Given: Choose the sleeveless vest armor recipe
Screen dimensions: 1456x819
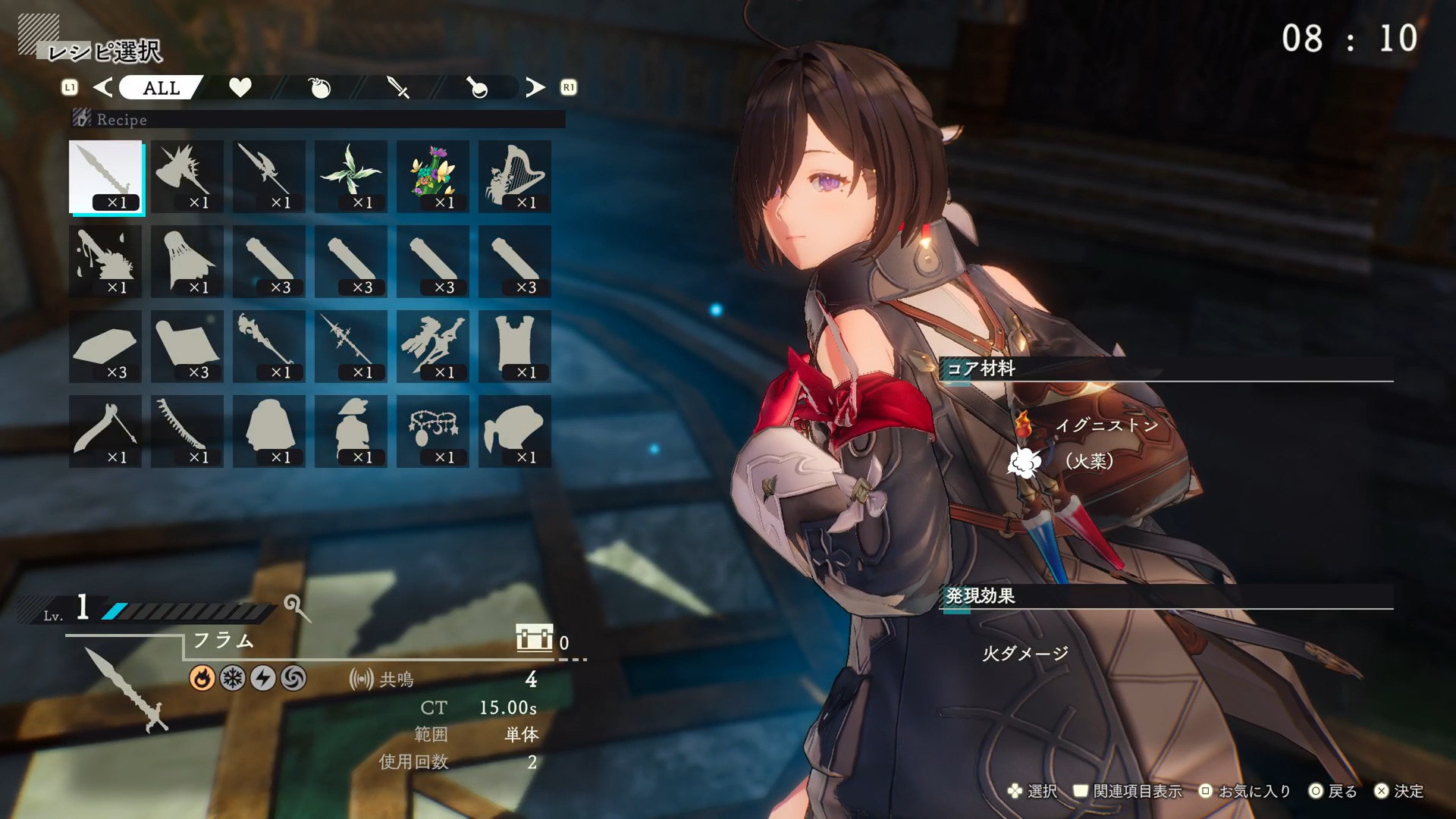Looking at the screenshot, I should [515, 346].
